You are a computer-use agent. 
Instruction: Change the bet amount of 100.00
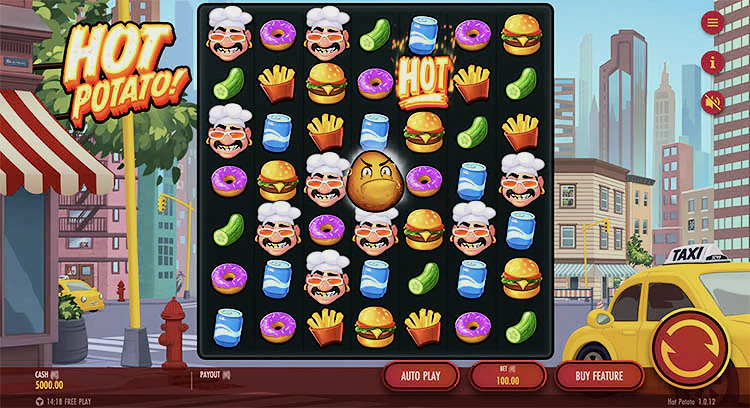507,376
